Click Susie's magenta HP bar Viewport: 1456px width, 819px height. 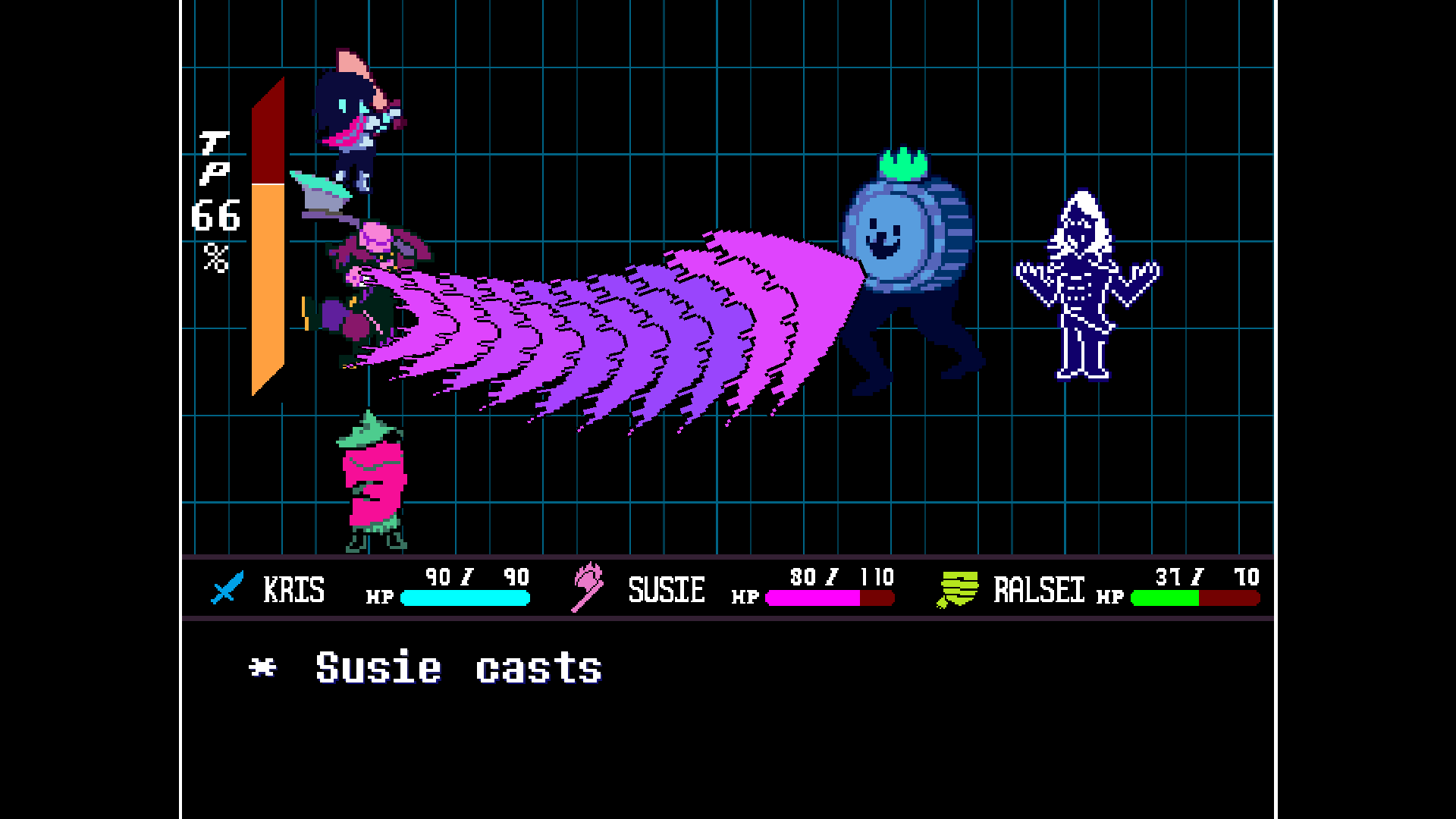pos(811,599)
